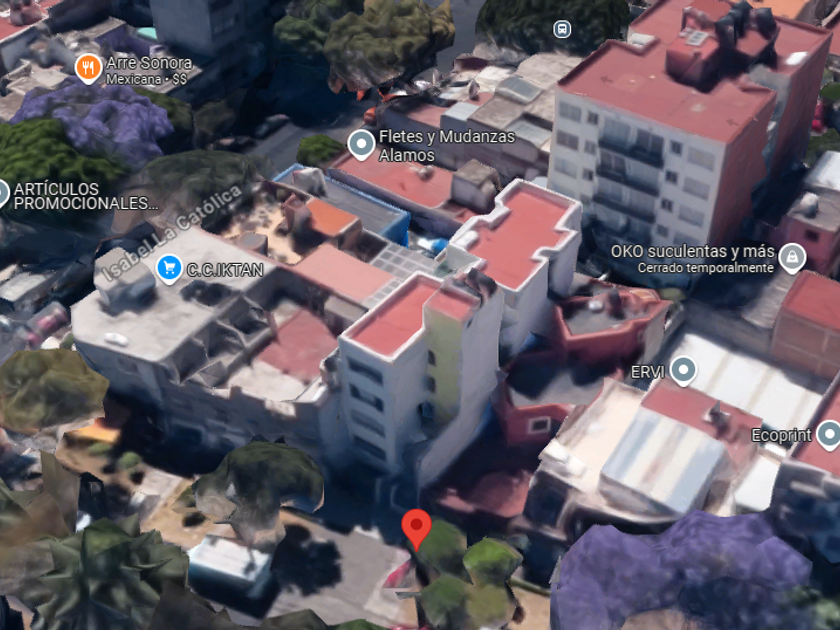Screen dimensions: 840x630
Task: Open the Ecoprint place marker
Action: 828,435
